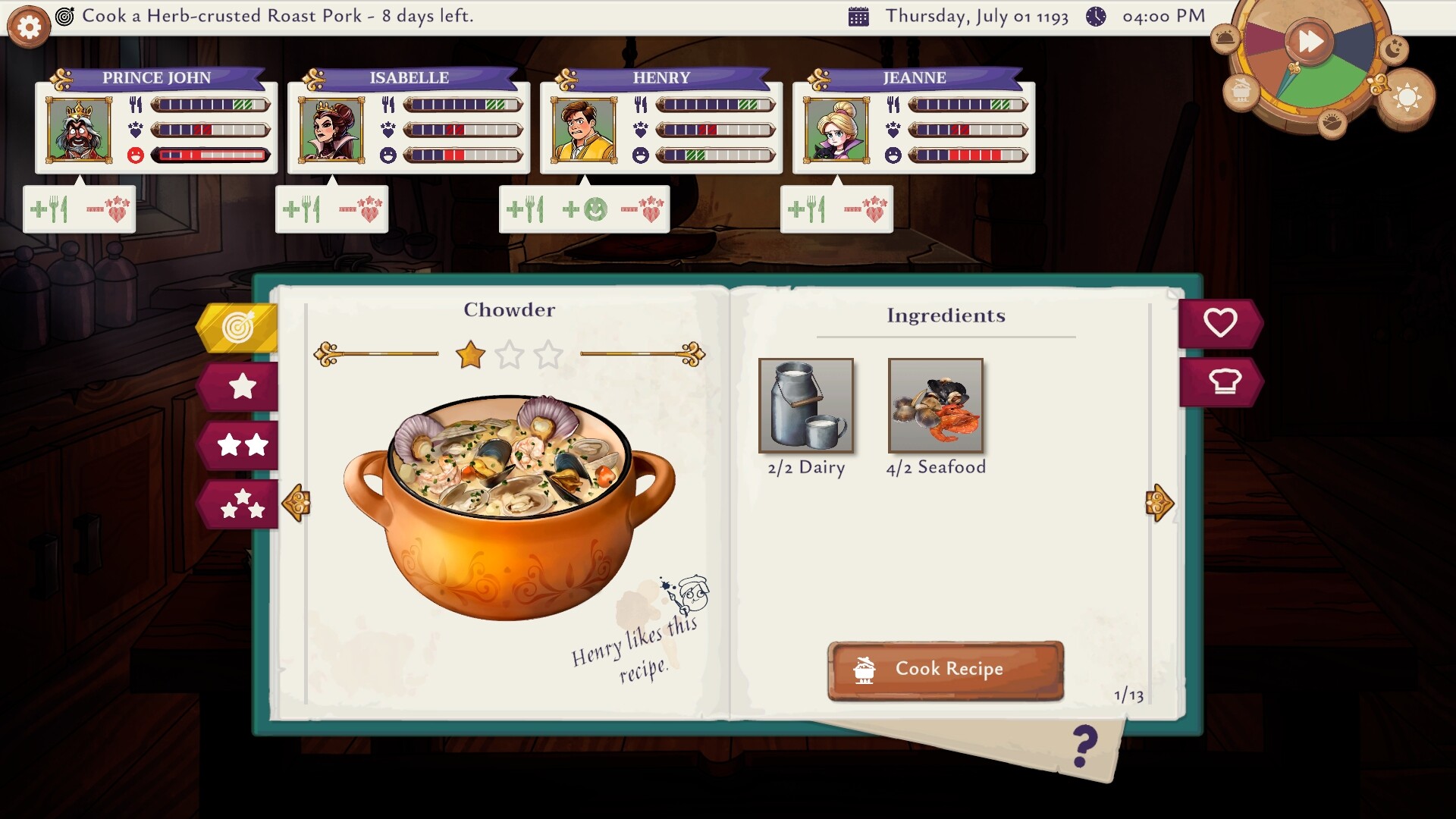Switch to the two-star recipes tab
Viewport: 1456px width, 819px height.
coord(241,445)
